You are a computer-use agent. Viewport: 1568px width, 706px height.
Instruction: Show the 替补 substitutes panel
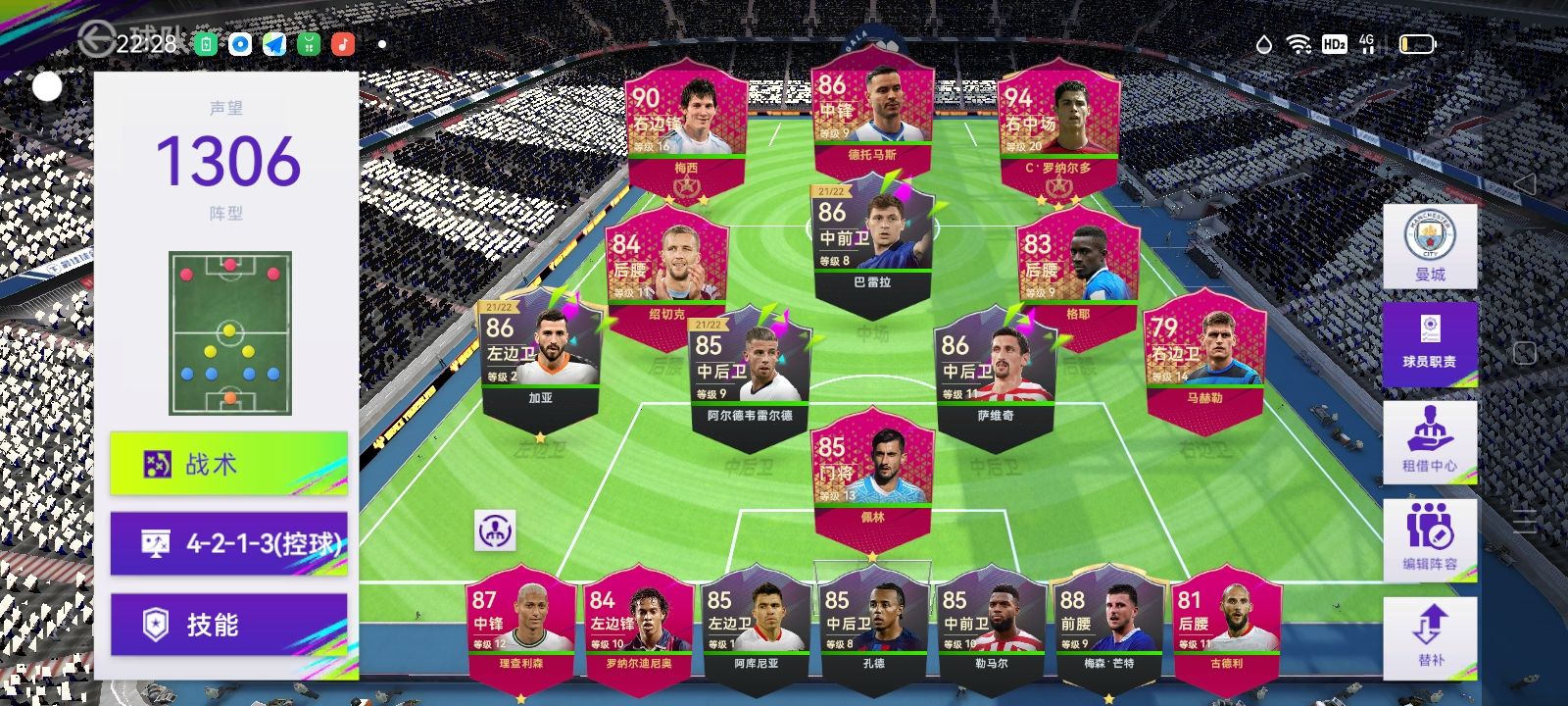(1430, 636)
